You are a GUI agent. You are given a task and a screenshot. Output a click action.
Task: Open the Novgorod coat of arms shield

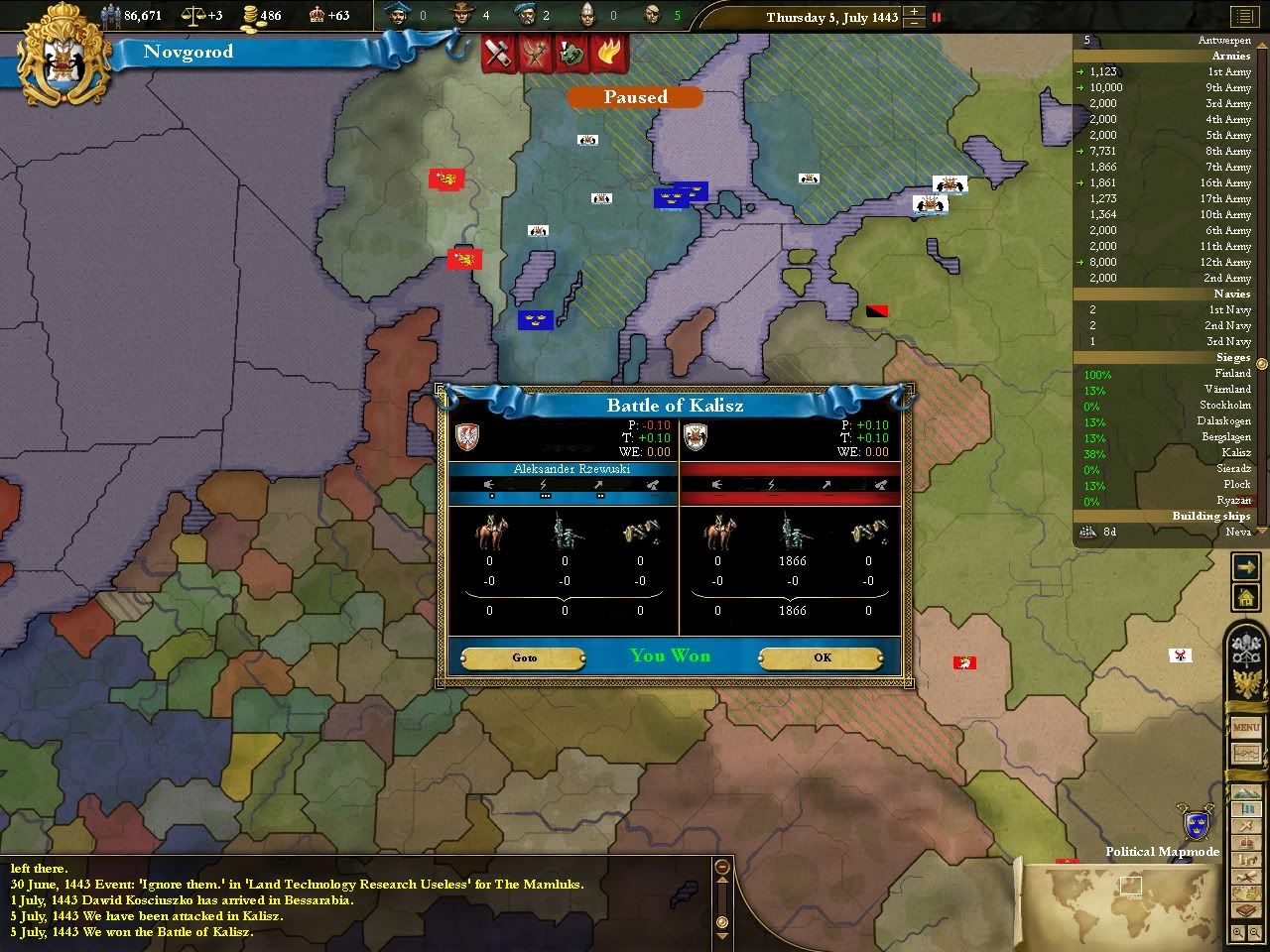(65, 64)
